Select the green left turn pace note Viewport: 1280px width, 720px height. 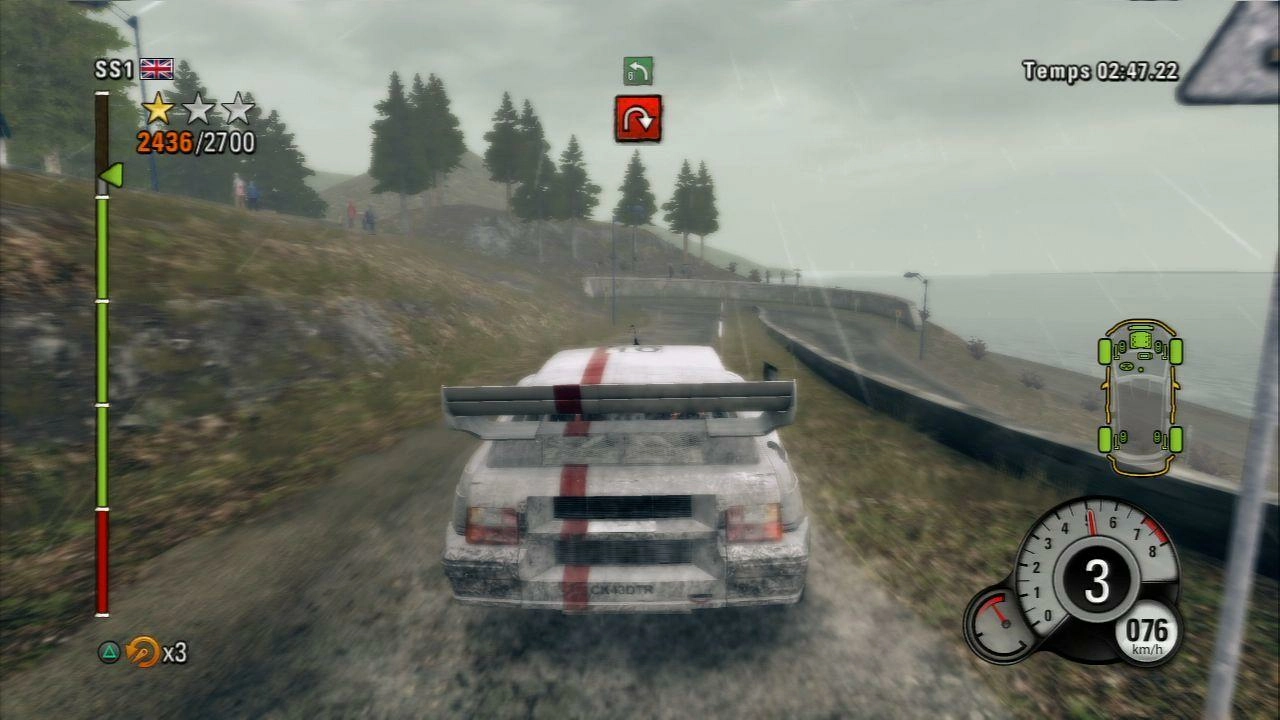click(638, 71)
